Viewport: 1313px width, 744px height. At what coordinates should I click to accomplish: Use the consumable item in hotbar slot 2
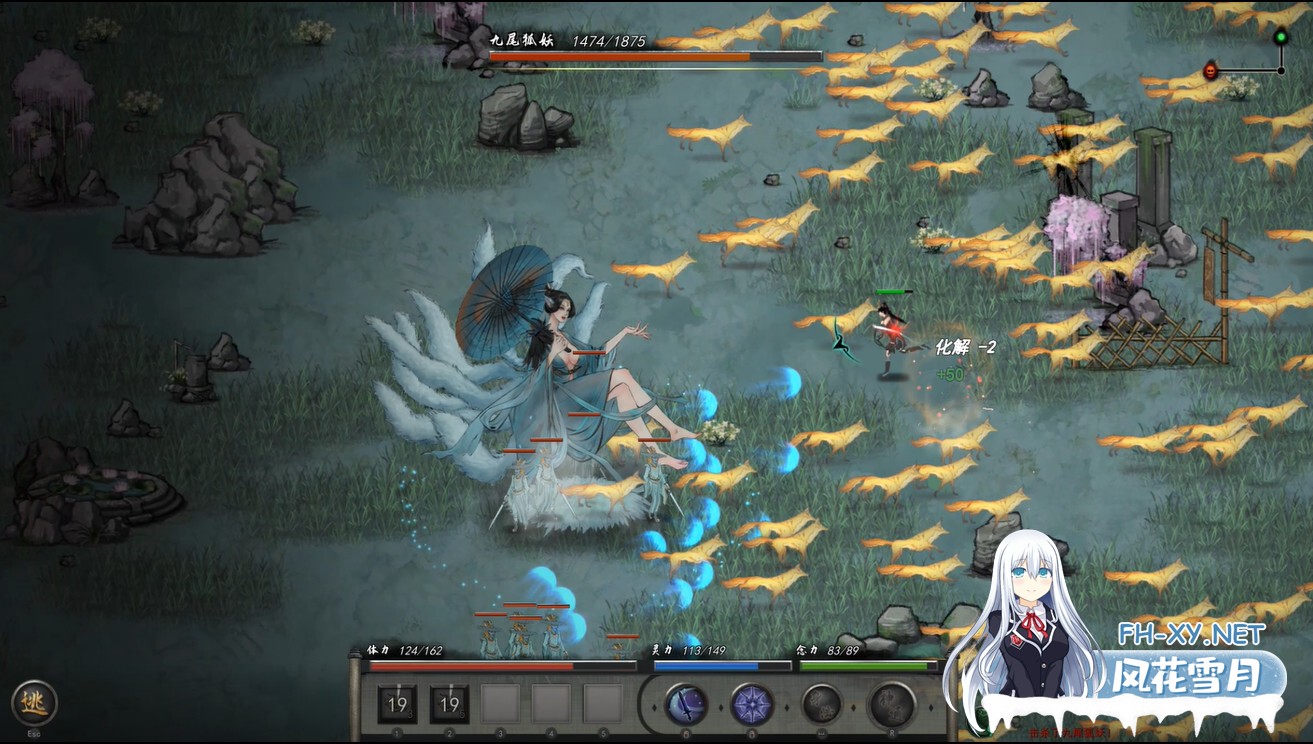[450, 704]
